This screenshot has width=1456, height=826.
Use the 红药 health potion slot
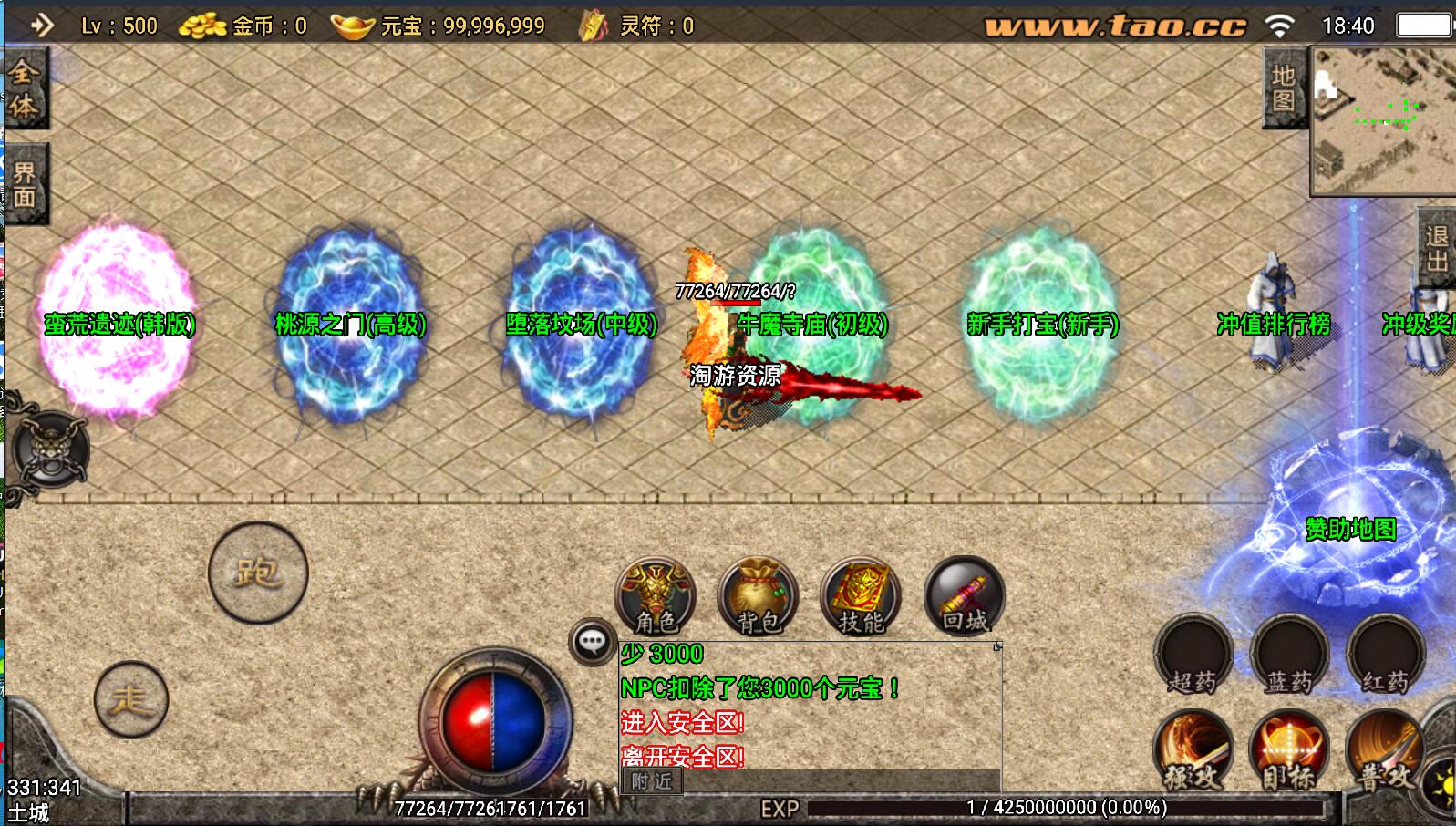tap(1385, 656)
